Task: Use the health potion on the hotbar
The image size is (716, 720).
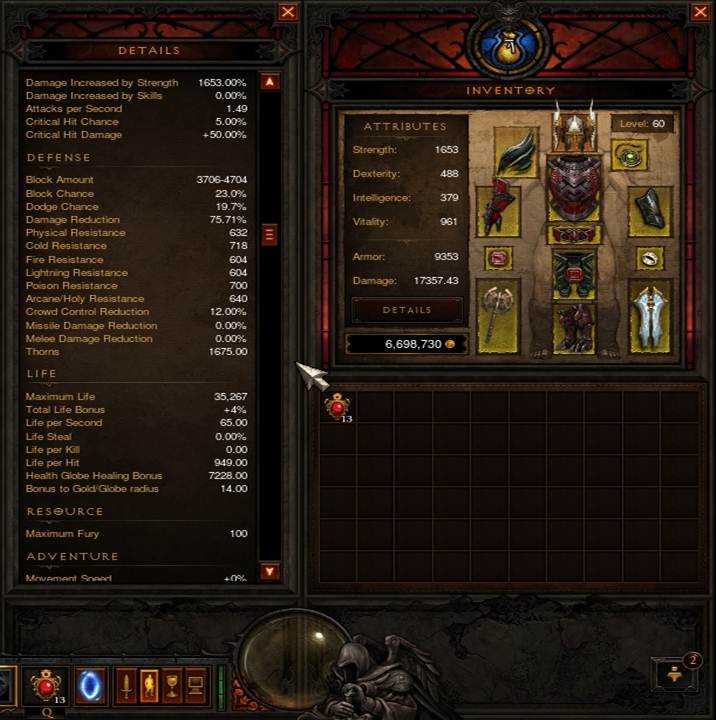Action: pos(46,686)
